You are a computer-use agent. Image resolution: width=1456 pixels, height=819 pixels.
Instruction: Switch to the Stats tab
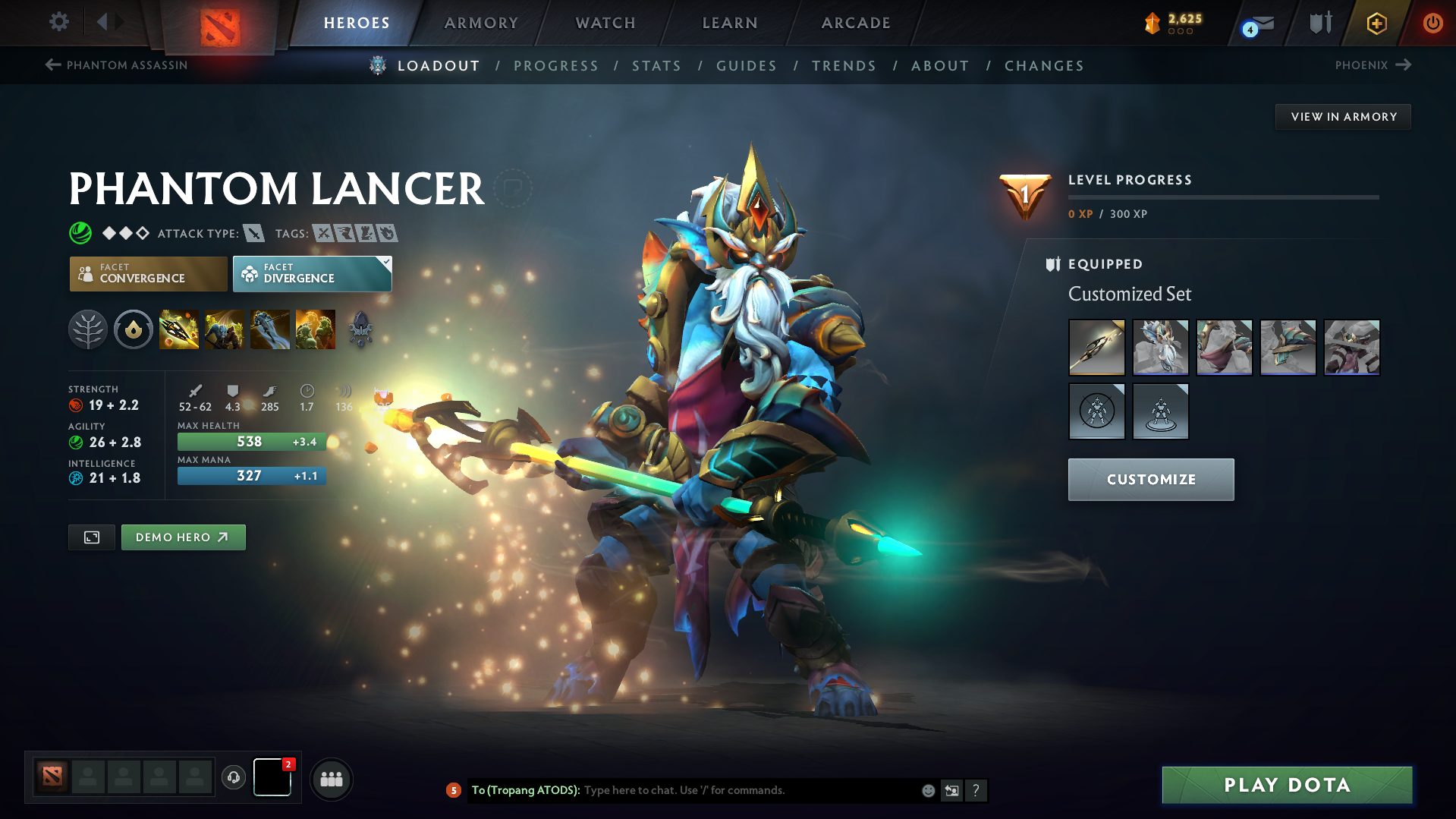(656, 66)
